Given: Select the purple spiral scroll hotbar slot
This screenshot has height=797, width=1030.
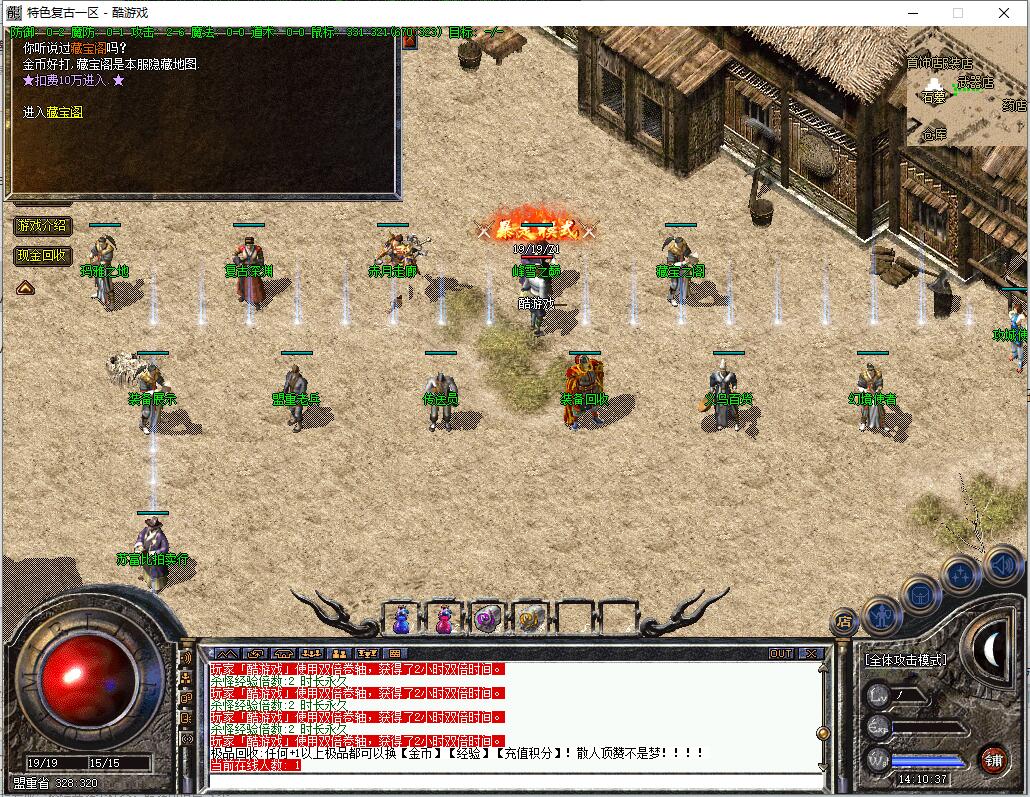Looking at the screenshot, I should (487, 620).
